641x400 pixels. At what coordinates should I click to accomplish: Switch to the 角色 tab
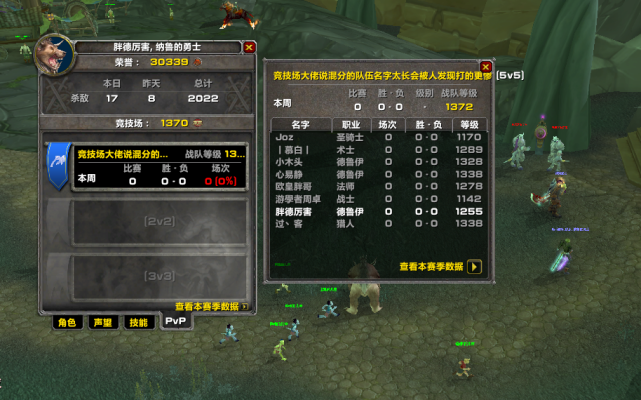click(67, 322)
